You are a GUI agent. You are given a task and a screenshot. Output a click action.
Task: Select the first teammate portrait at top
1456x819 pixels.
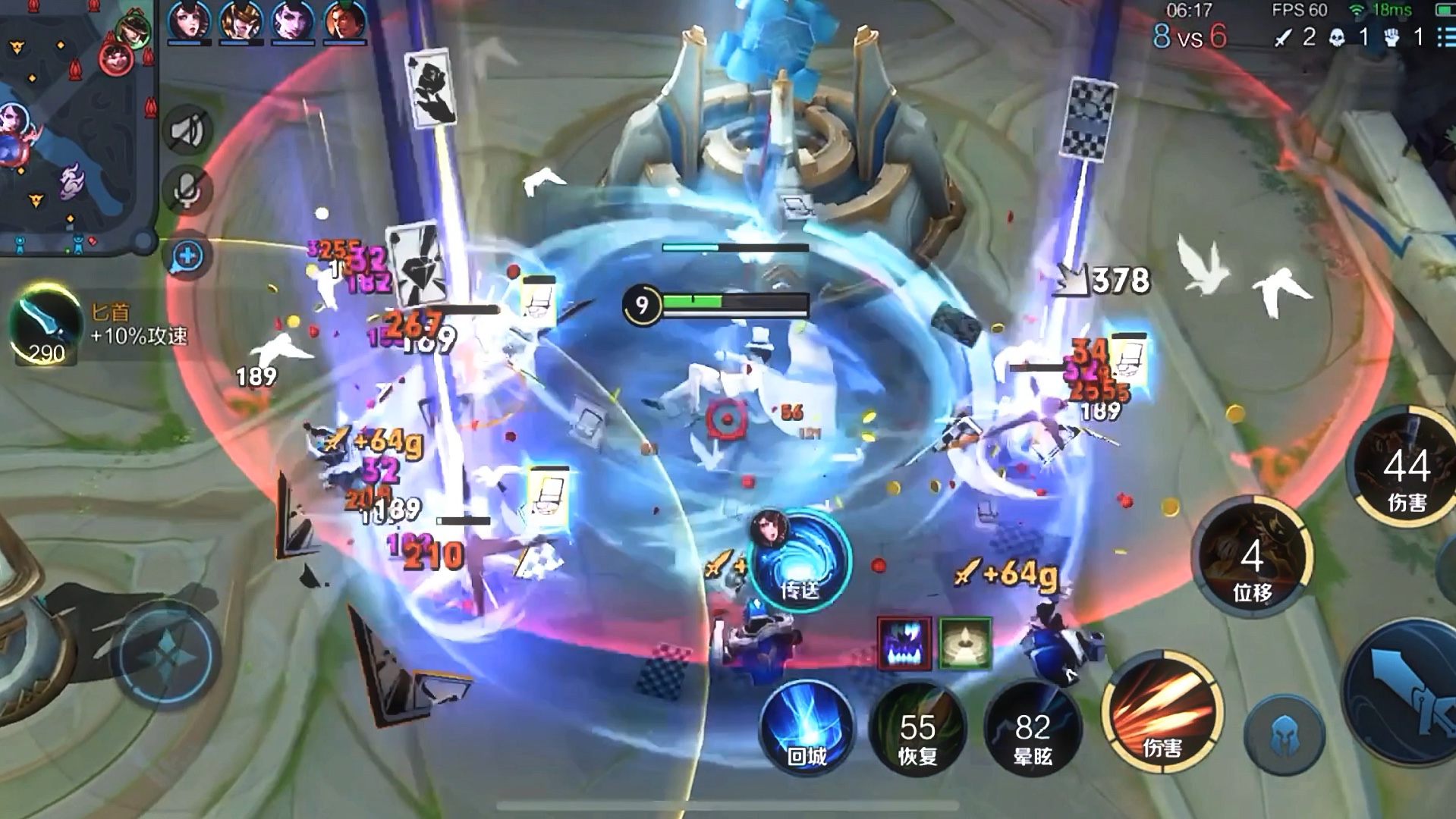coord(189,20)
